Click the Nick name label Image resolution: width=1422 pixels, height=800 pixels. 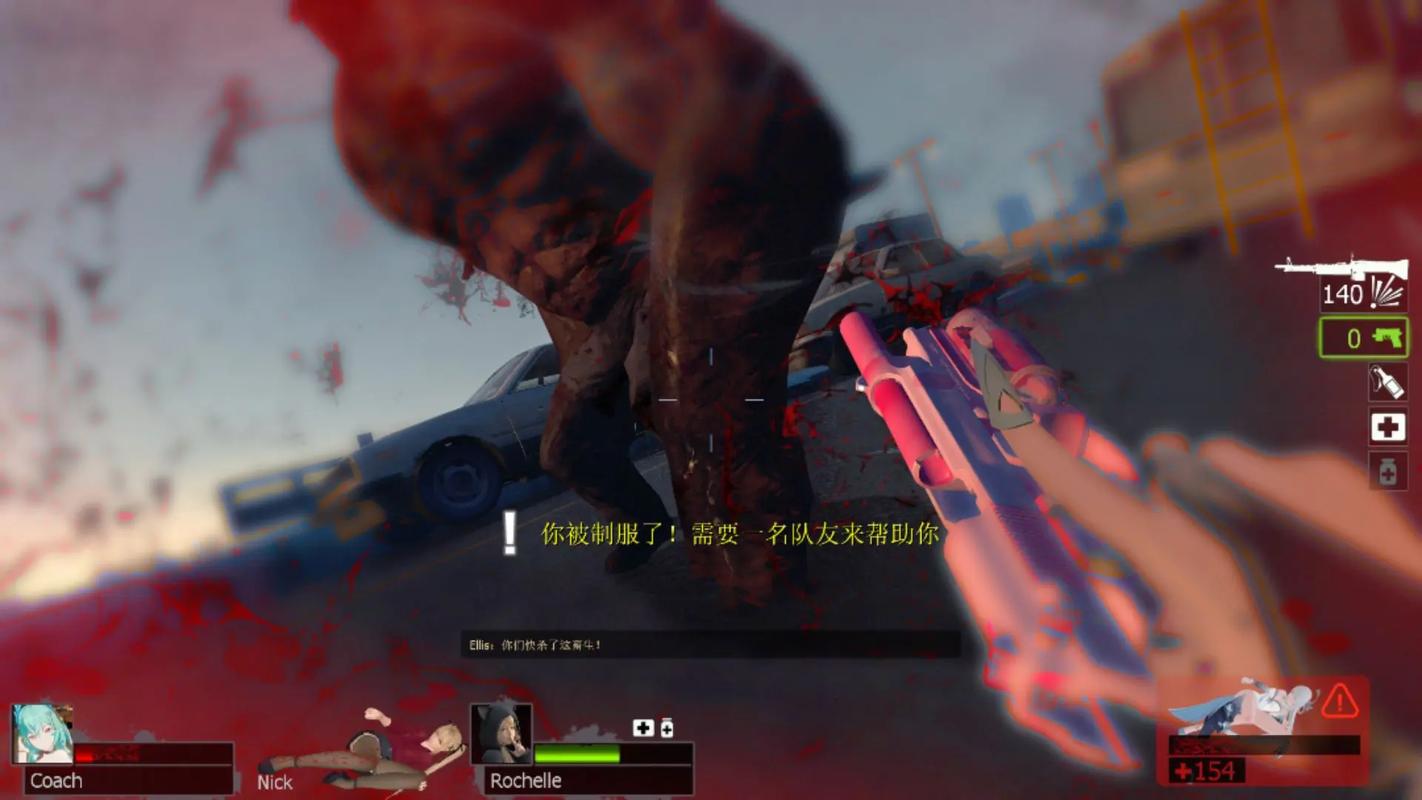[x=274, y=783]
